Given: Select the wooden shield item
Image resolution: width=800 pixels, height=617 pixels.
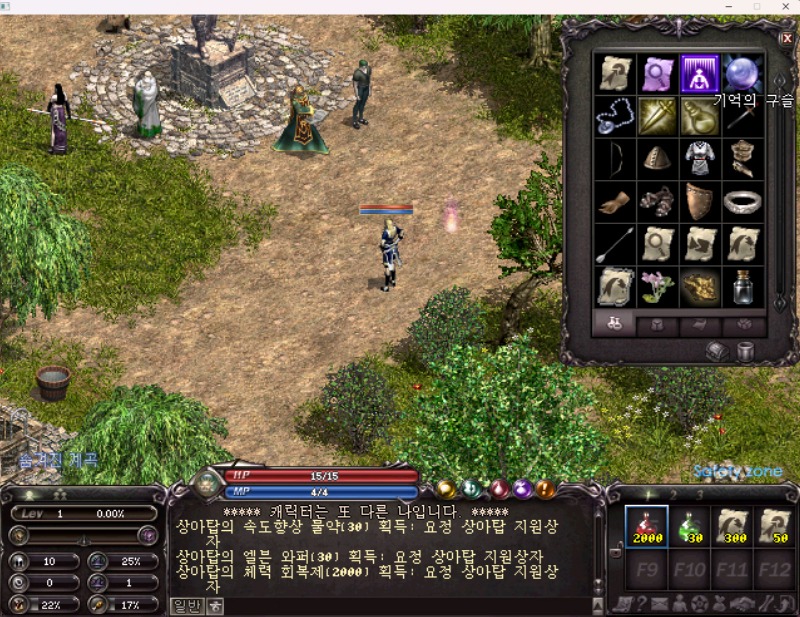Looking at the screenshot, I should click(700, 201).
